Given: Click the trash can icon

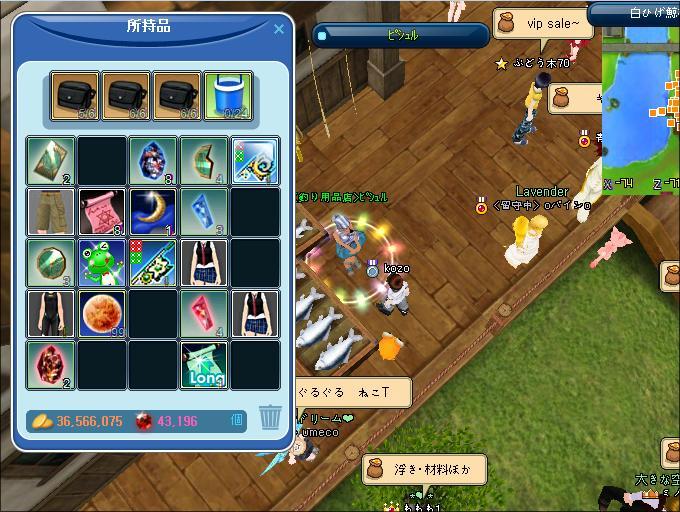Looking at the screenshot, I should pyautogui.click(x=269, y=418).
